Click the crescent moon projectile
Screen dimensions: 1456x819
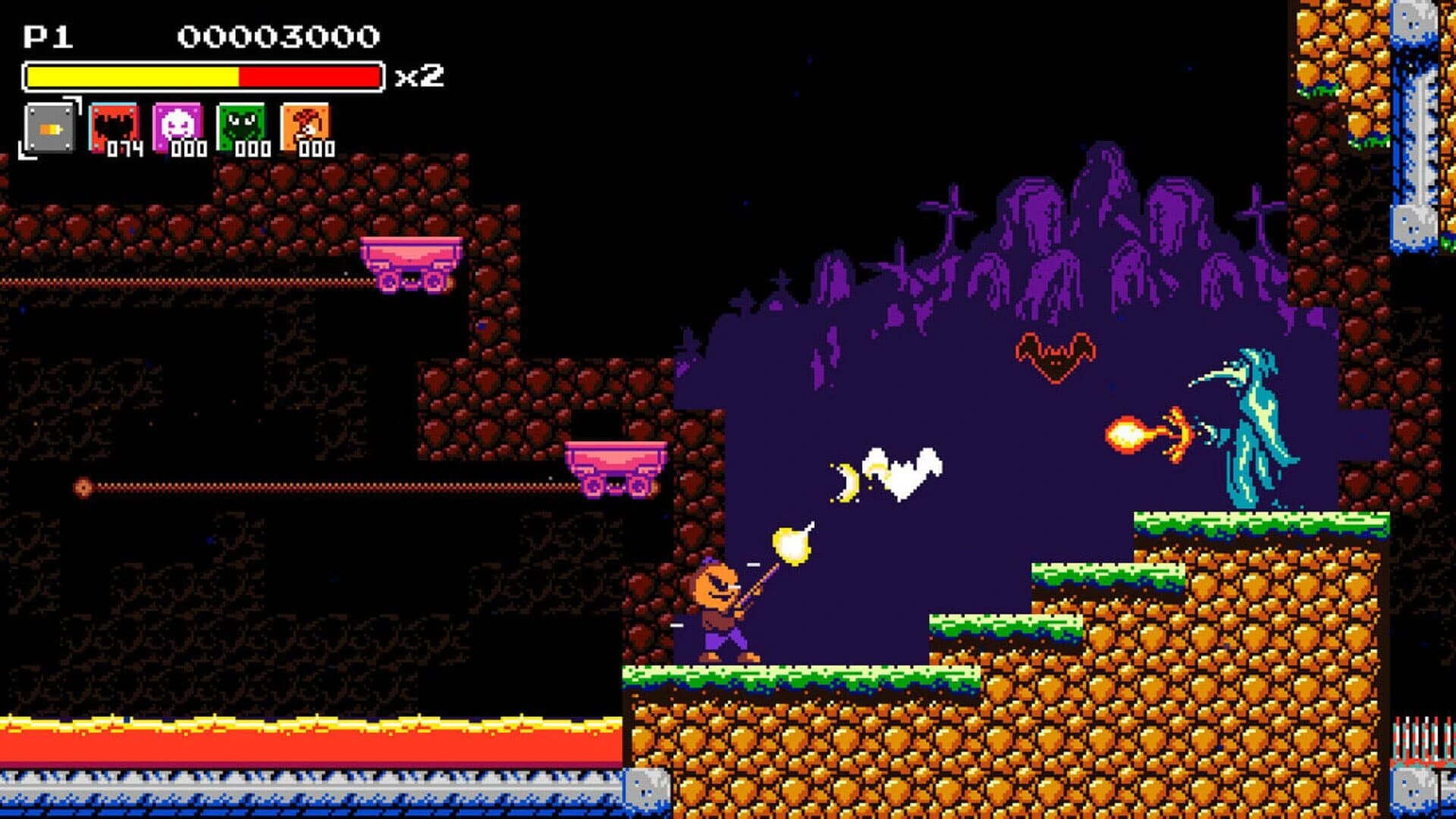click(x=851, y=482)
